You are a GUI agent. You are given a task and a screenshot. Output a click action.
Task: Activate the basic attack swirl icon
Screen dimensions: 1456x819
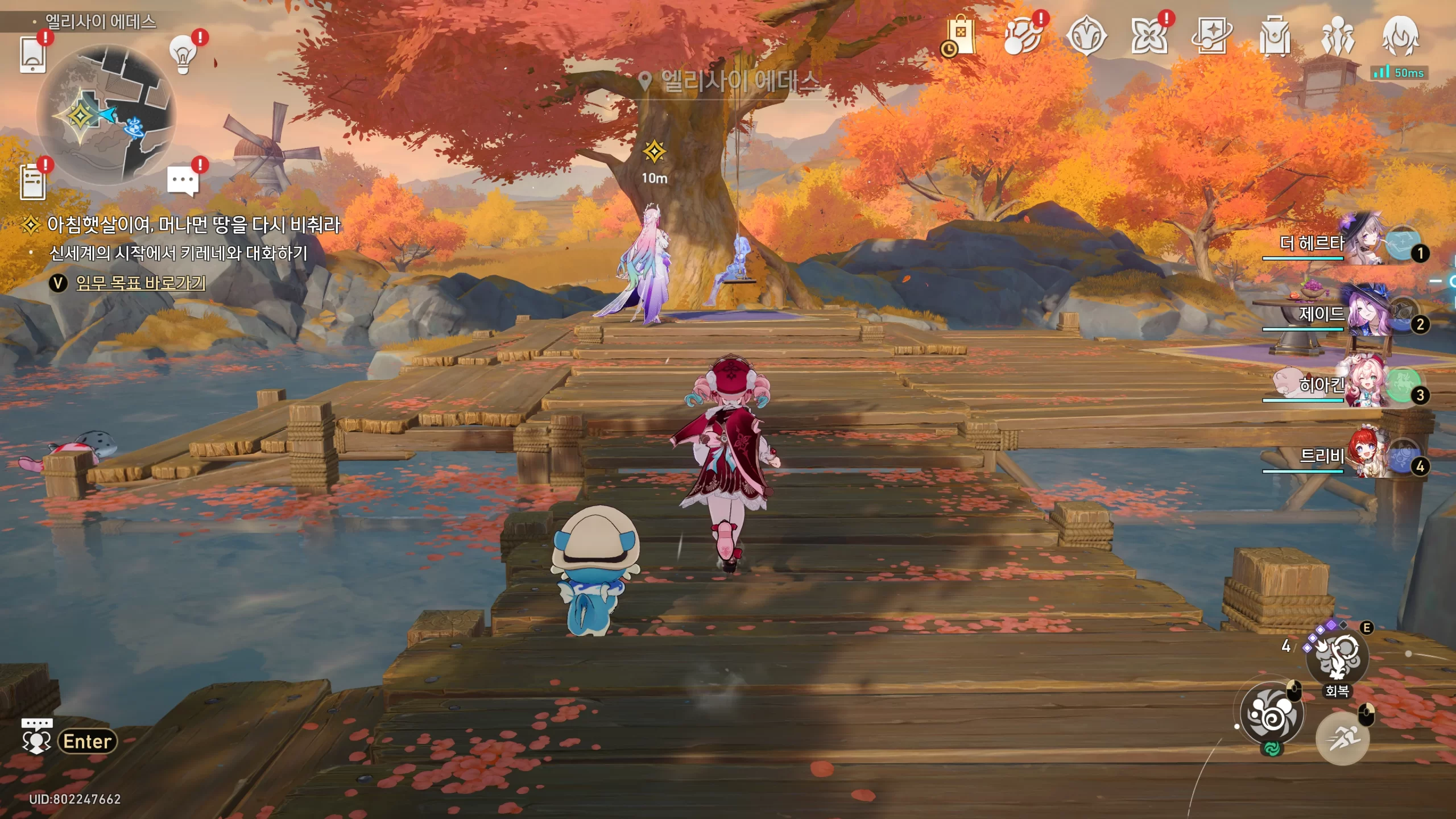tap(1272, 713)
